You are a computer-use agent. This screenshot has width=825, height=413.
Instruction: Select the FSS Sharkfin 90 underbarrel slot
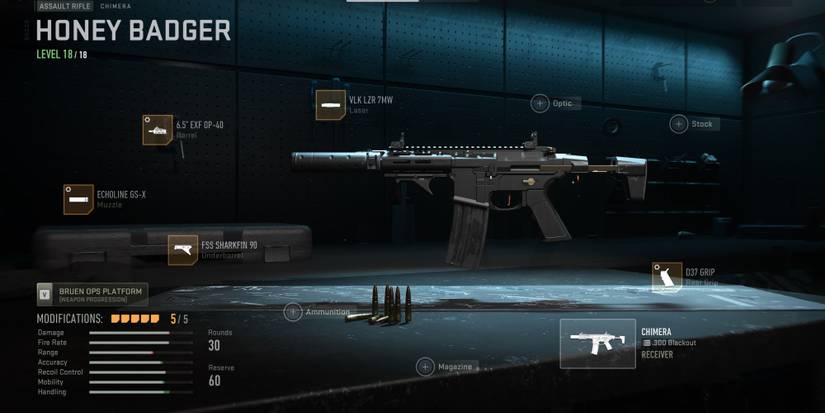(183, 249)
